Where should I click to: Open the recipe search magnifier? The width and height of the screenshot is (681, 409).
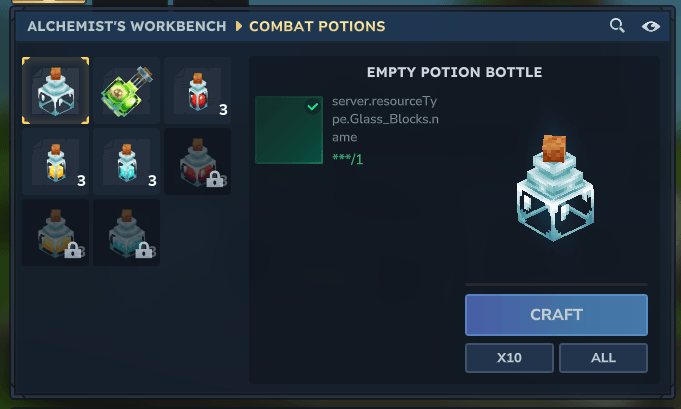click(618, 26)
